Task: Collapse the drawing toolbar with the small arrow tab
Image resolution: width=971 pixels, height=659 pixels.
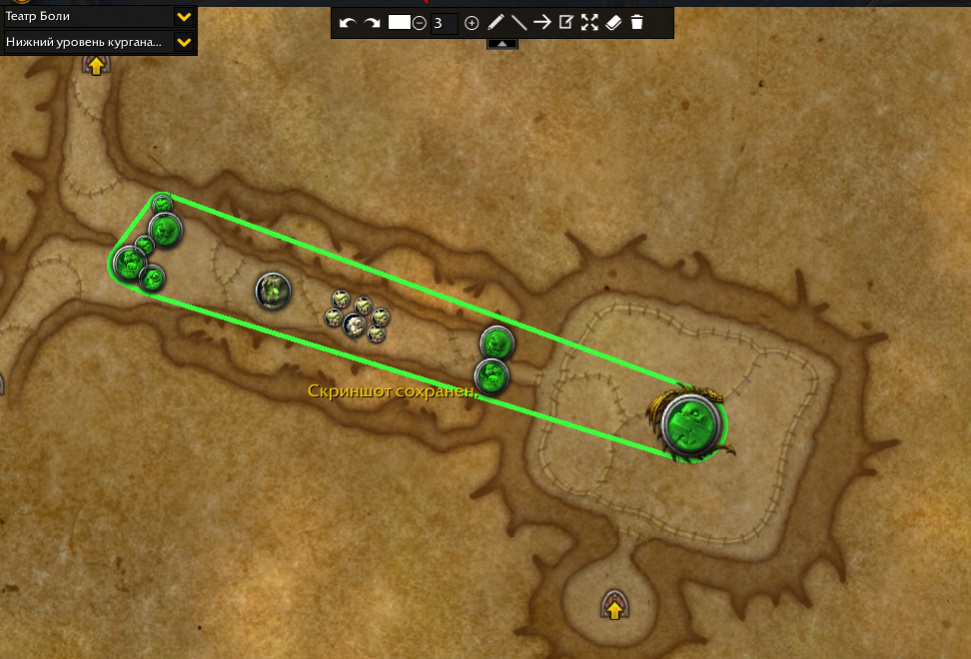Action: coord(502,43)
